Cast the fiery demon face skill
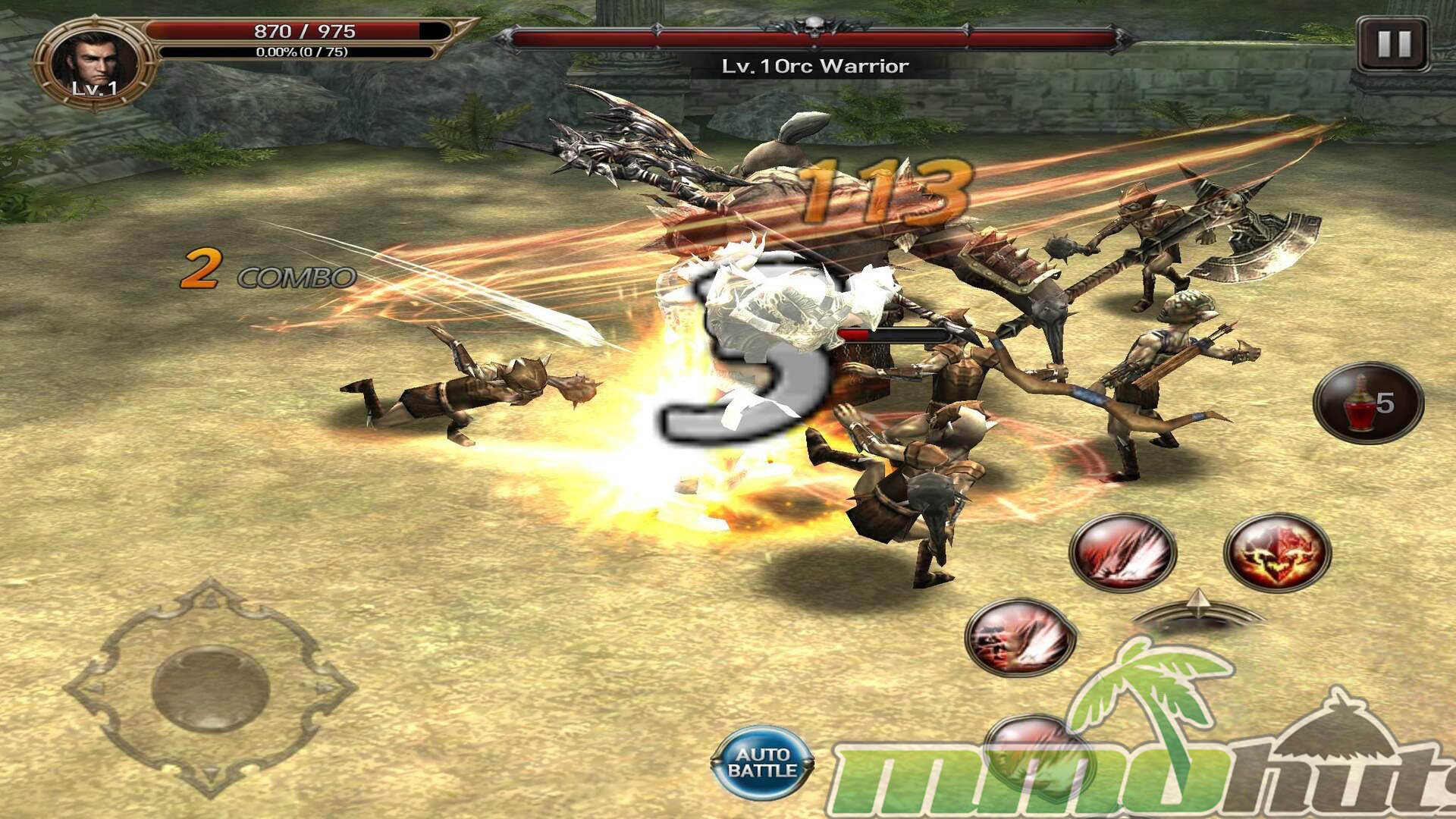This screenshot has width=1456, height=819. (1277, 553)
